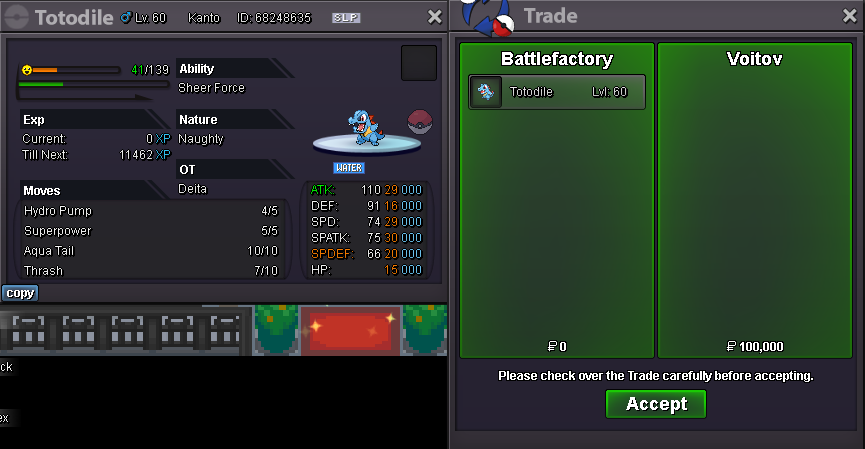
Task: Click the Sheer Force ability text
Action: [211, 88]
